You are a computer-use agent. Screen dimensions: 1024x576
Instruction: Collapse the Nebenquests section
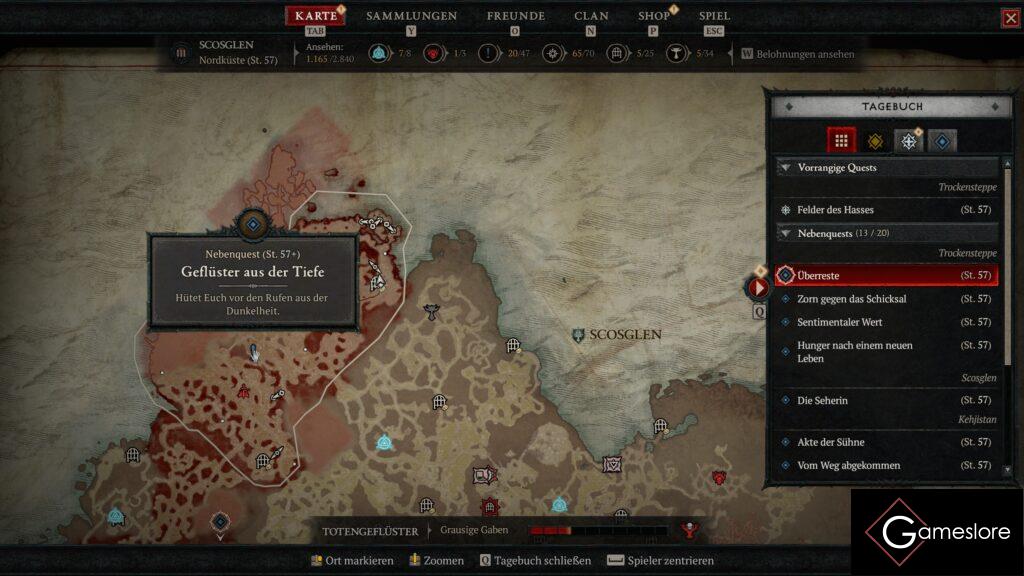coord(786,233)
